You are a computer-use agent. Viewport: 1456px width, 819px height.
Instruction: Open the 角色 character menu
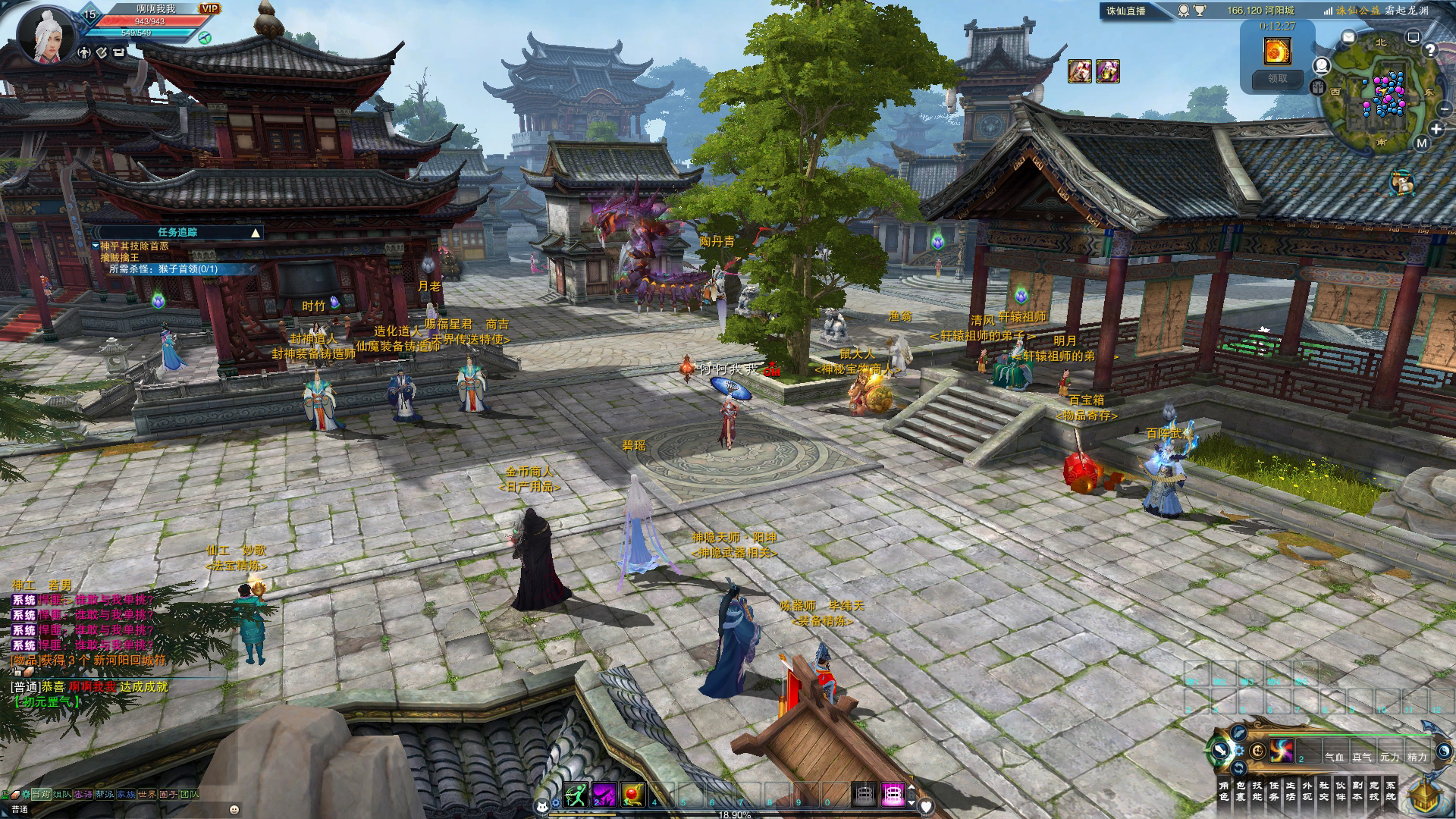1224,791
